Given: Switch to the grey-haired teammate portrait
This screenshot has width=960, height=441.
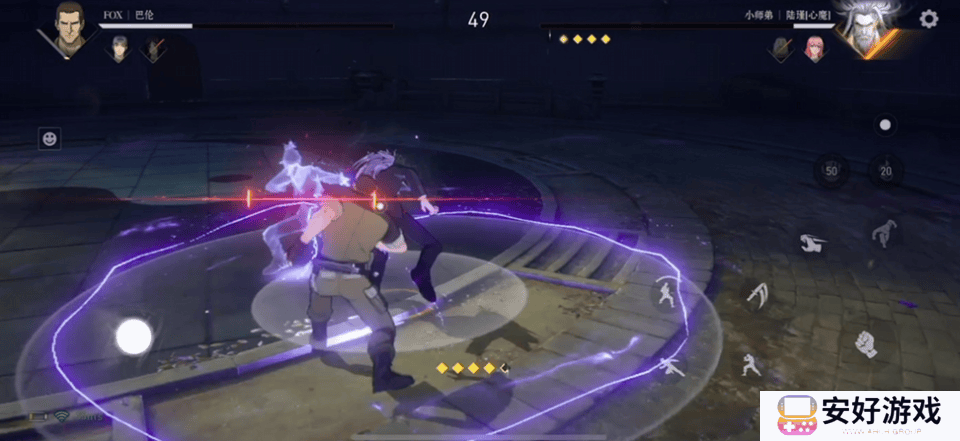Looking at the screenshot, I should point(120,48).
